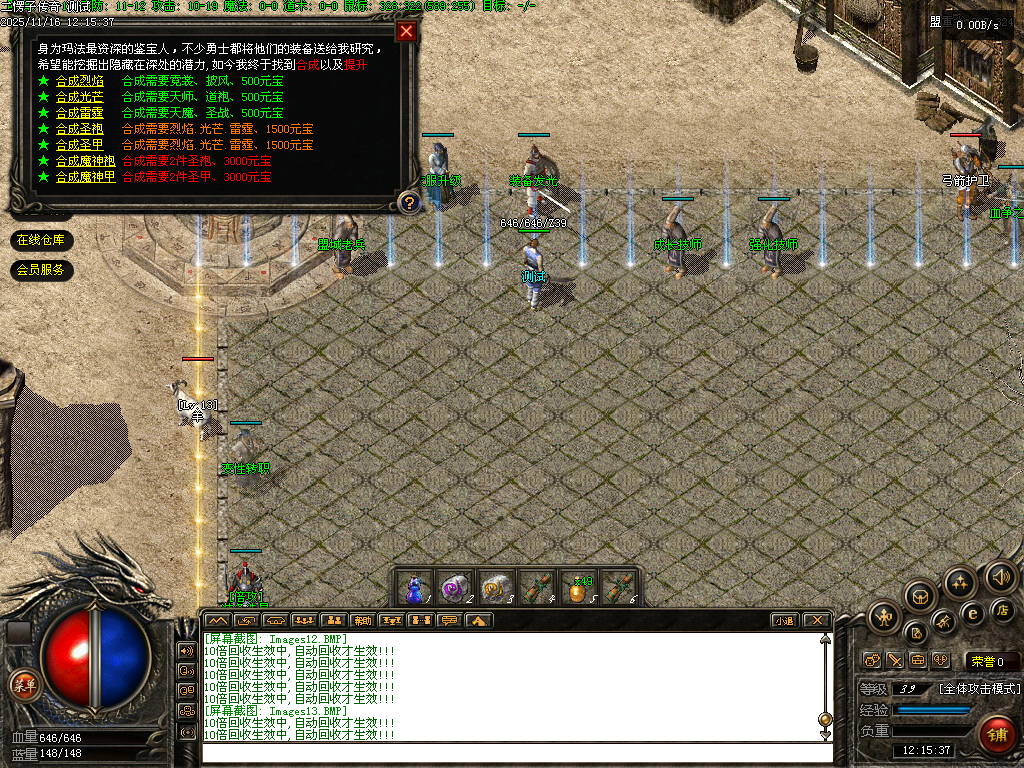This screenshot has width=1024, height=768.
Task: Open the 店 shop round button
Action: (1002, 609)
